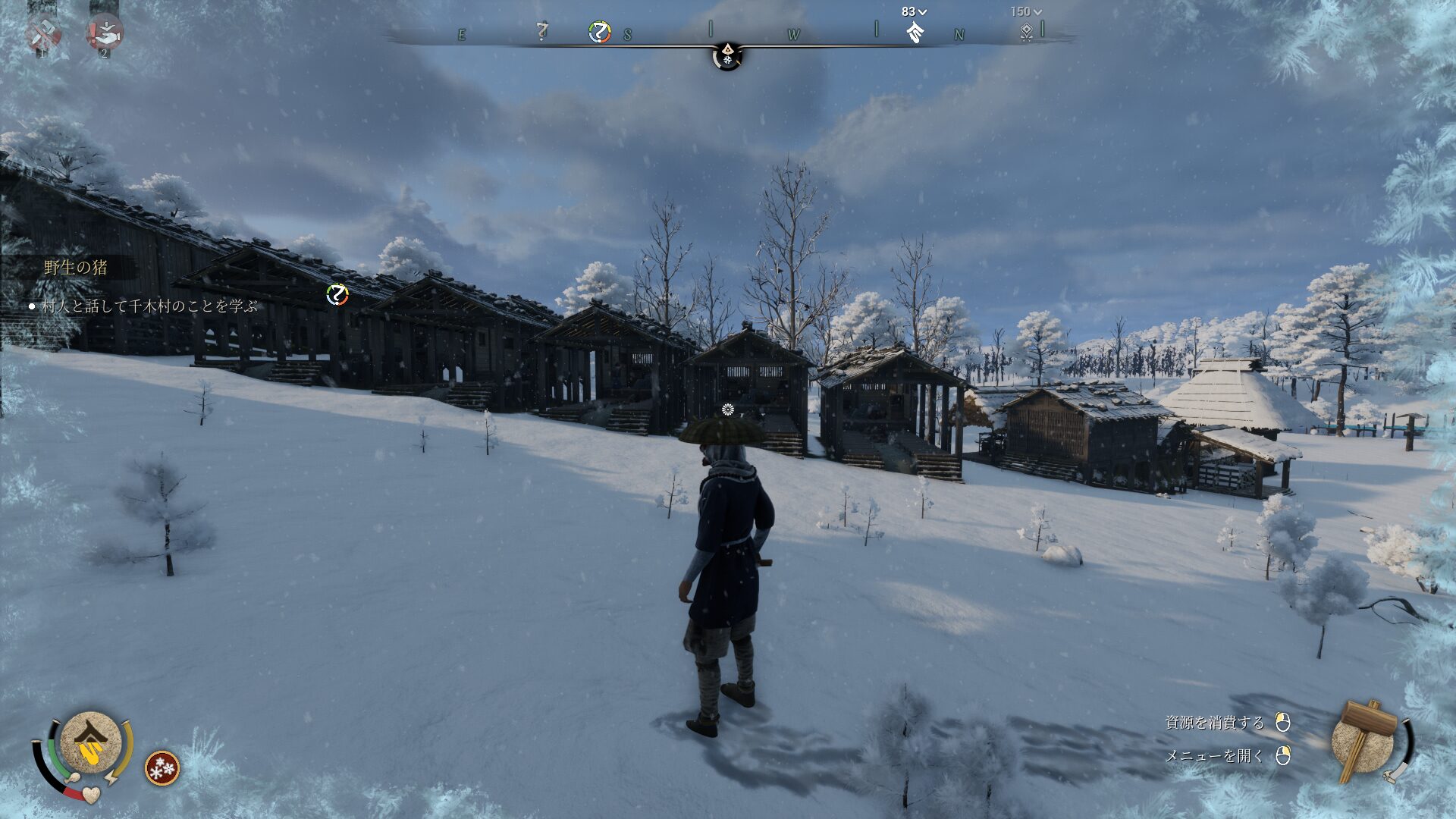The height and width of the screenshot is (819, 1456).
Task: Click the round dynasty emblem badge
Action: pos(91,742)
